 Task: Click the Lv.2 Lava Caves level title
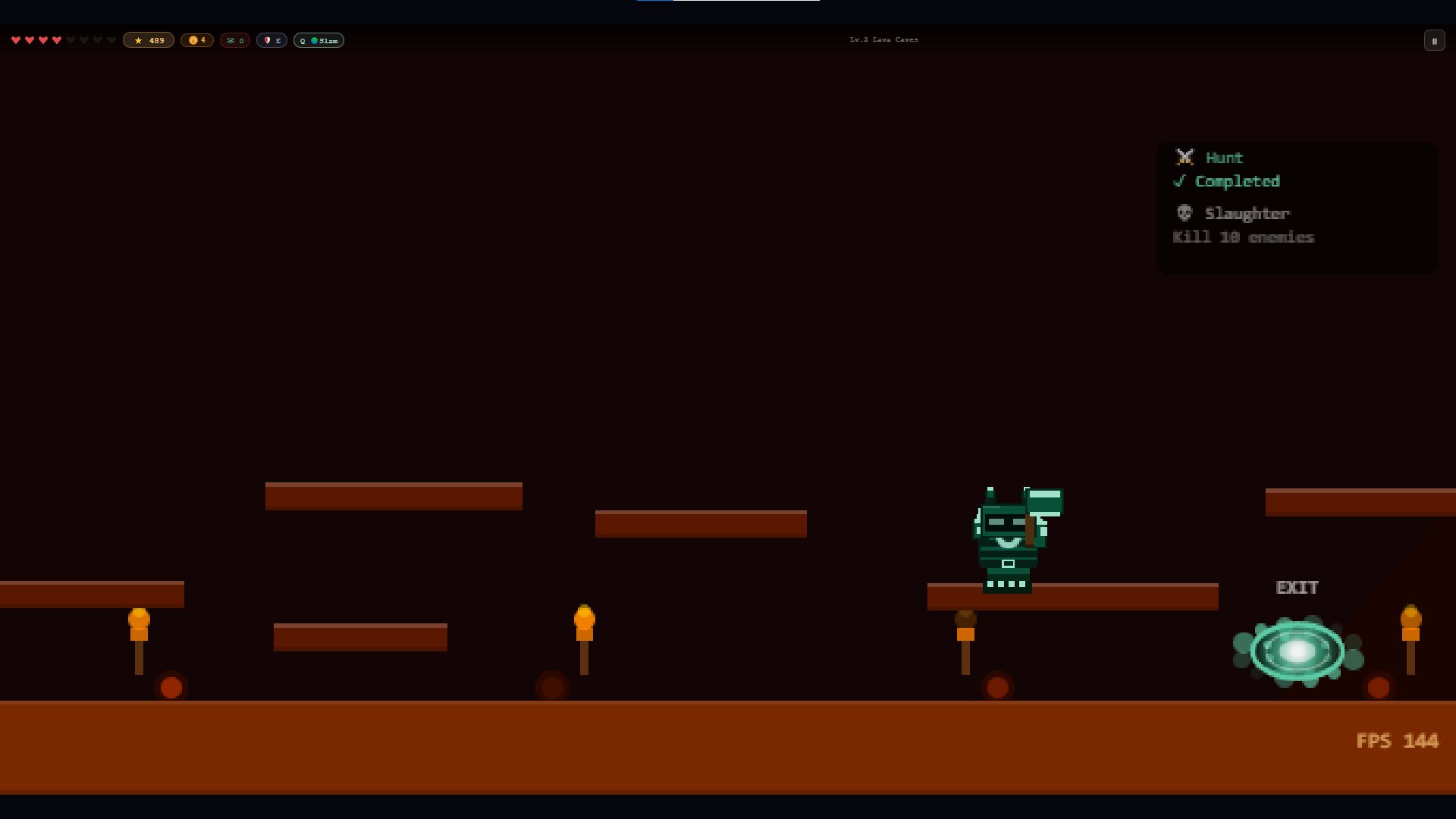click(883, 39)
